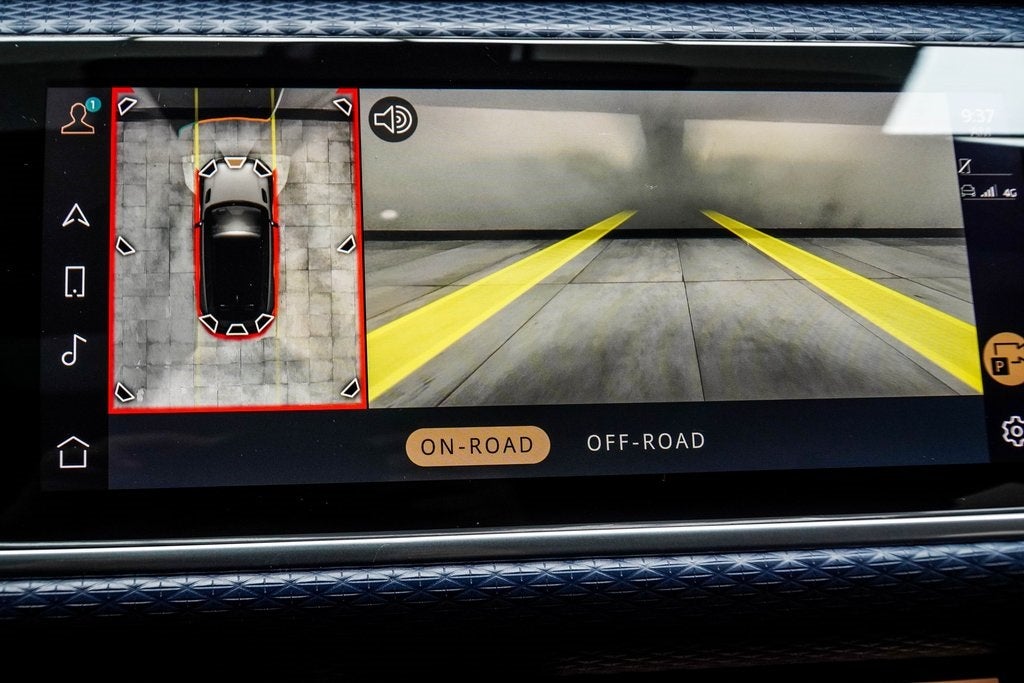Activate the park assist icon
The image size is (1024, 683).
tap(1003, 359)
